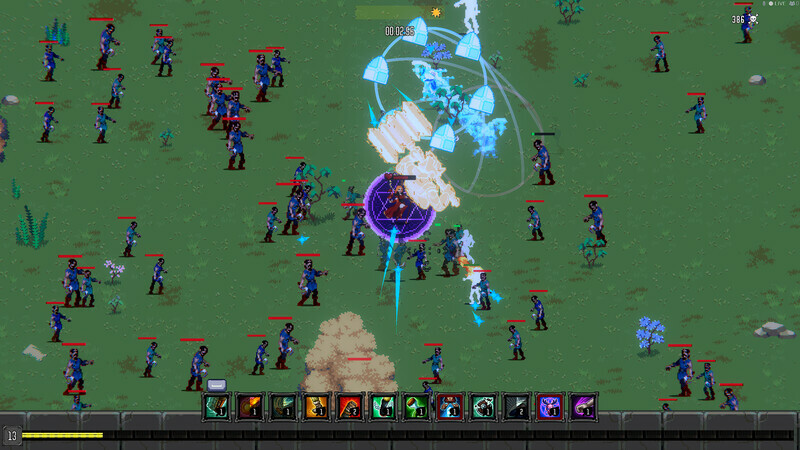Viewport: 800px width, 450px height.
Task: Select the purple orb swirl skill icon
Action: pos(583,406)
